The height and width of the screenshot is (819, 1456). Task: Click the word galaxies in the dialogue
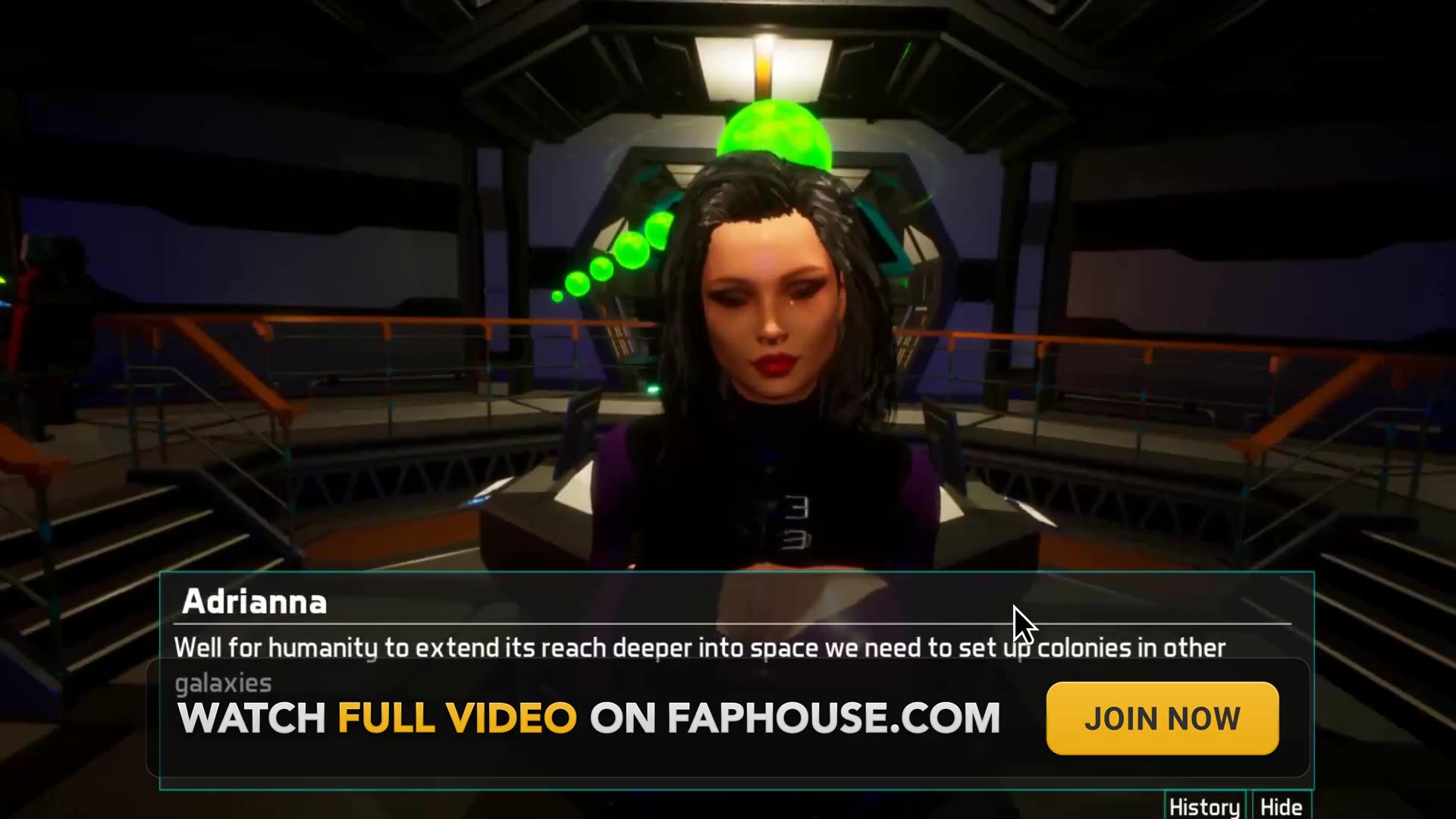click(x=222, y=682)
